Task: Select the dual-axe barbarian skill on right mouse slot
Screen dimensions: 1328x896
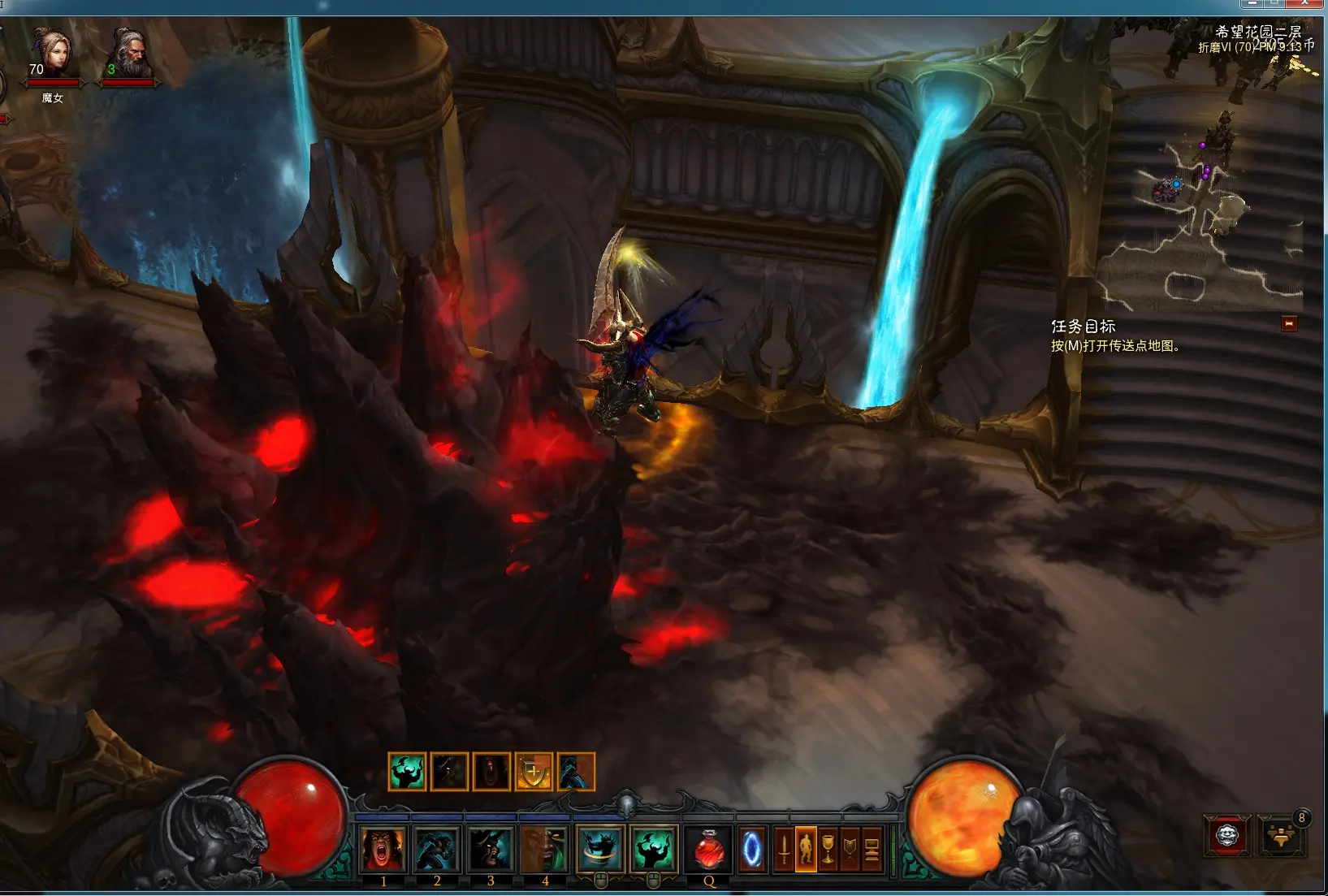Action: (654, 850)
